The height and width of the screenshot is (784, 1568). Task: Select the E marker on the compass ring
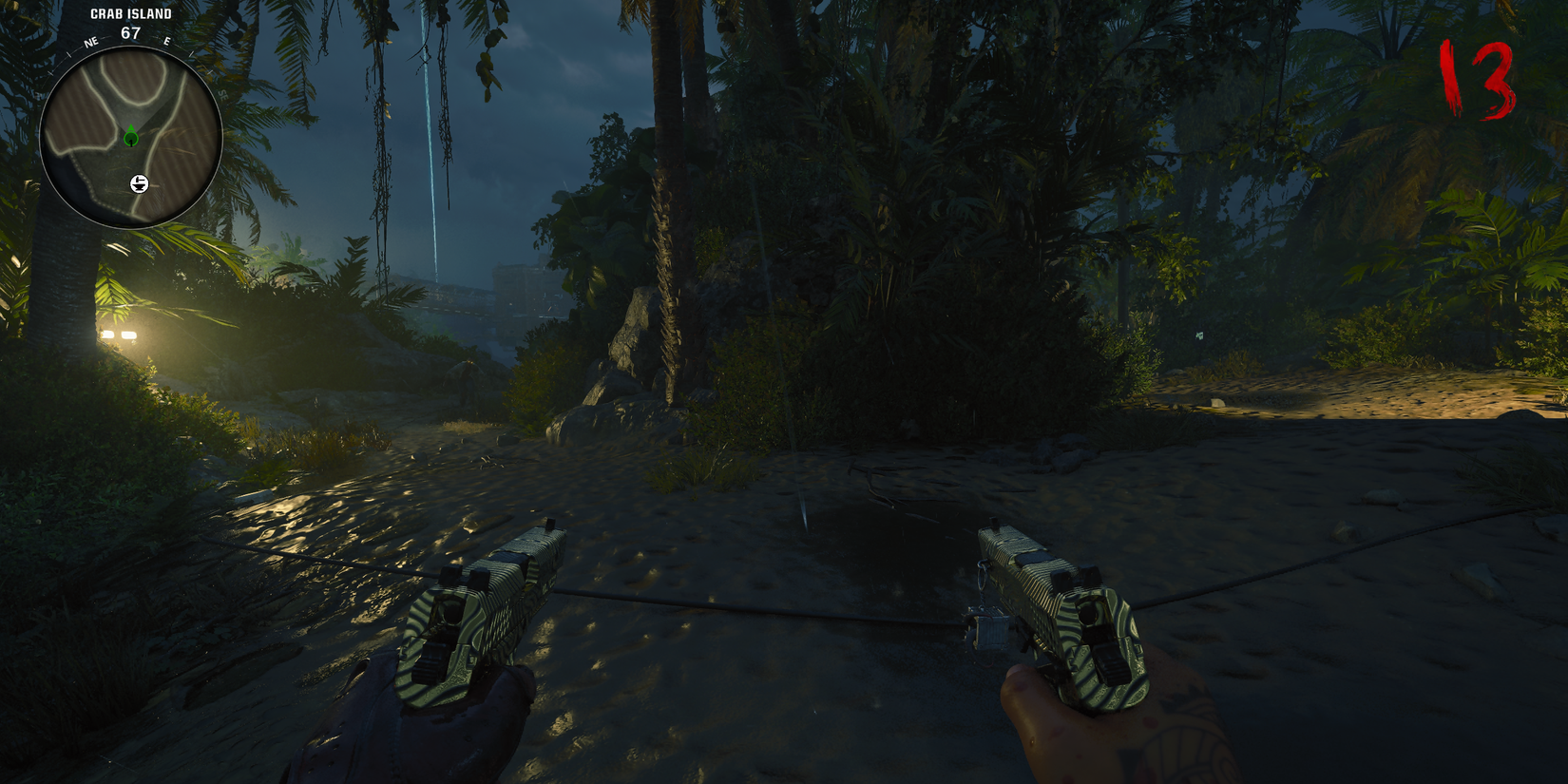[x=167, y=41]
